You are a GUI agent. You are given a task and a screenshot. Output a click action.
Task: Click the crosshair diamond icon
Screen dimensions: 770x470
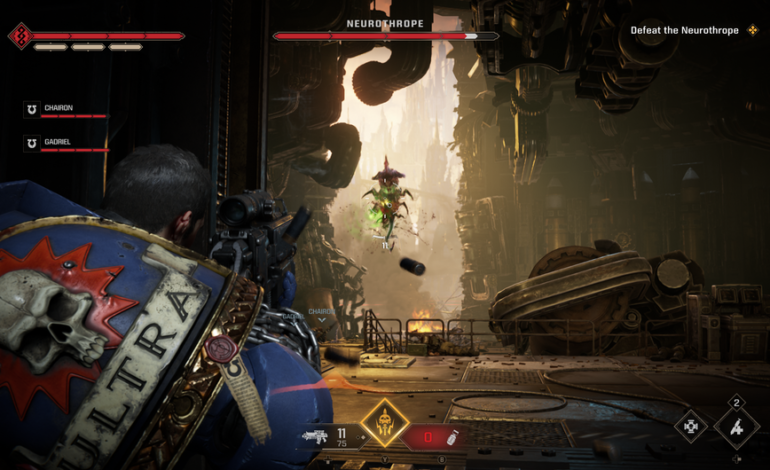coord(689,427)
